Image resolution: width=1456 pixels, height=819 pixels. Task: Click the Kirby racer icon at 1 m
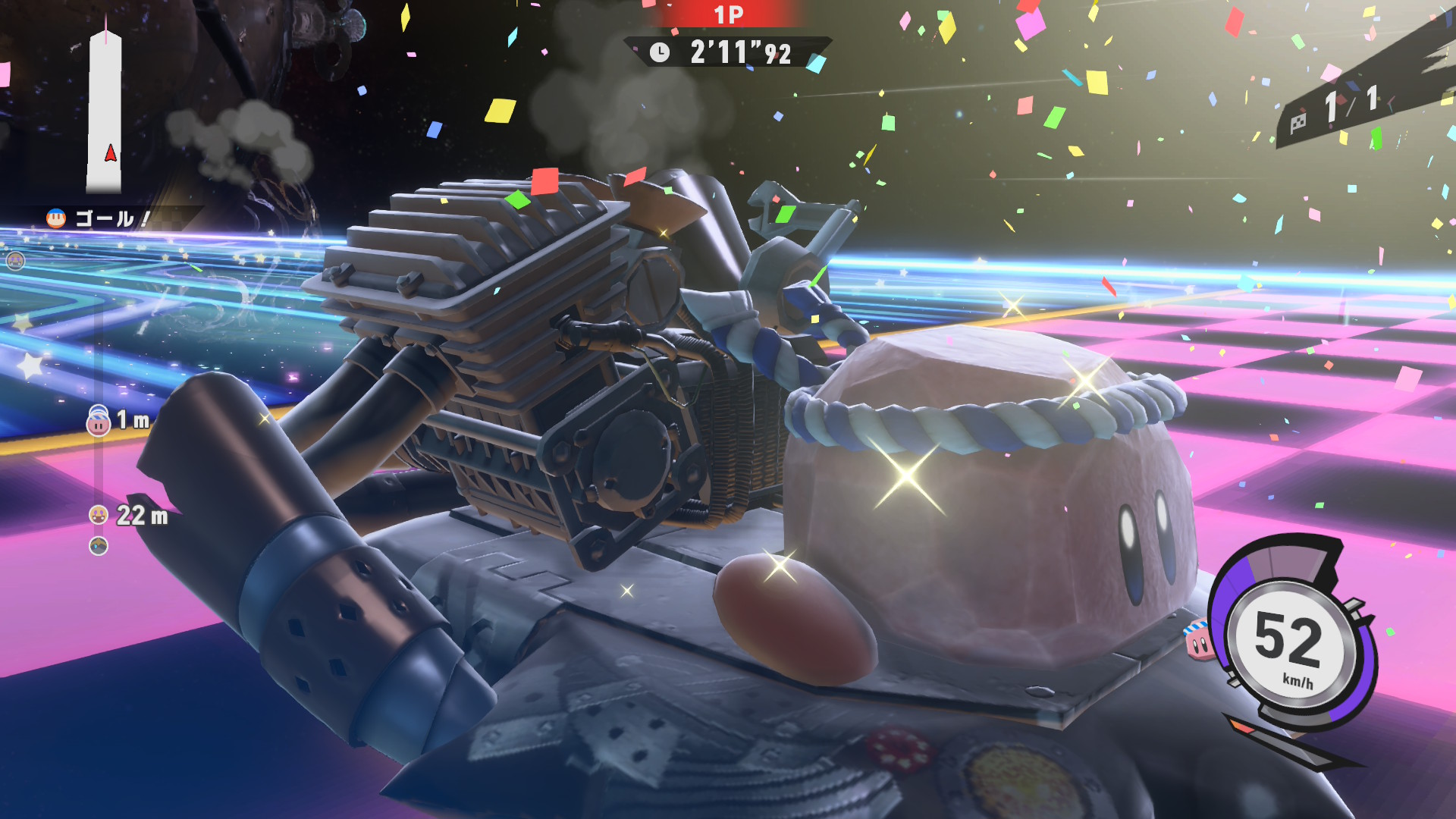click(99, 422)
